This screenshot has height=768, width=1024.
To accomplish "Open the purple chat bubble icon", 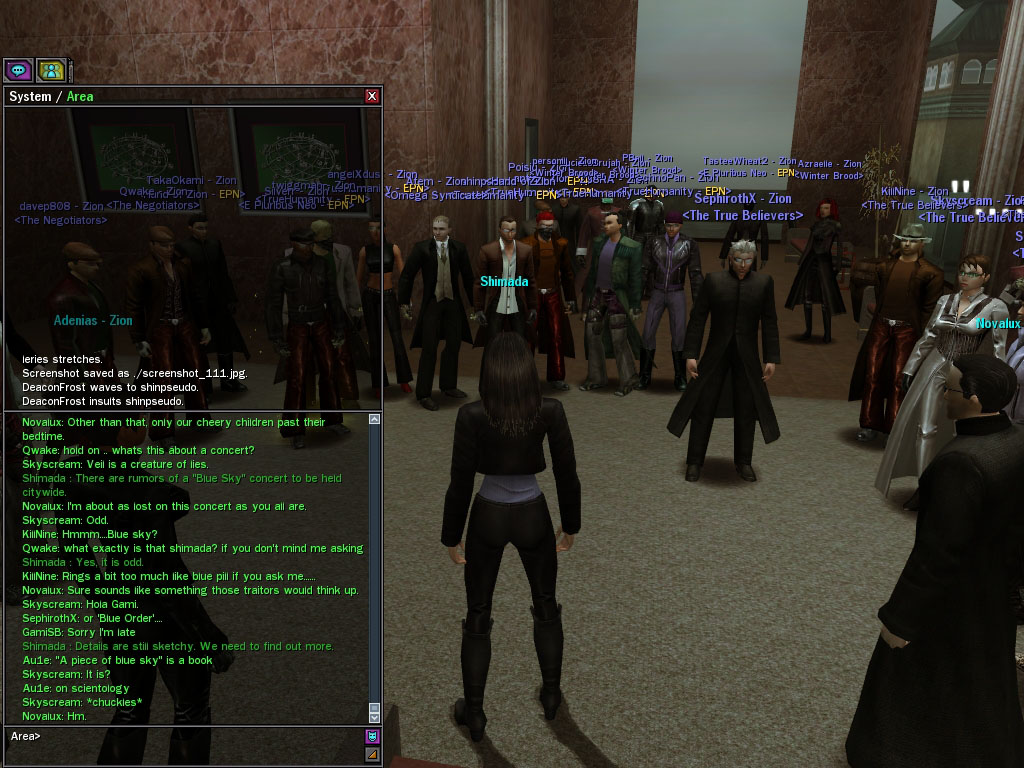I will (18, 70).
